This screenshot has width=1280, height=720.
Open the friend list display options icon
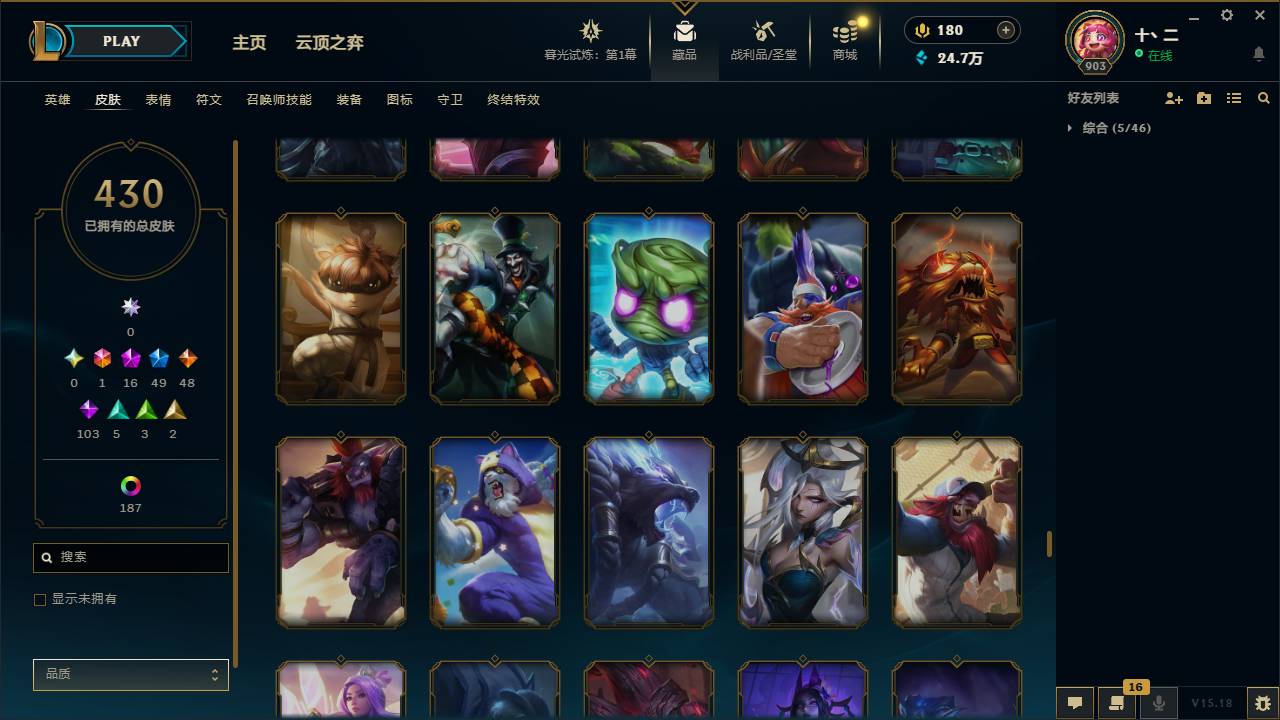tap(1234, 97)
